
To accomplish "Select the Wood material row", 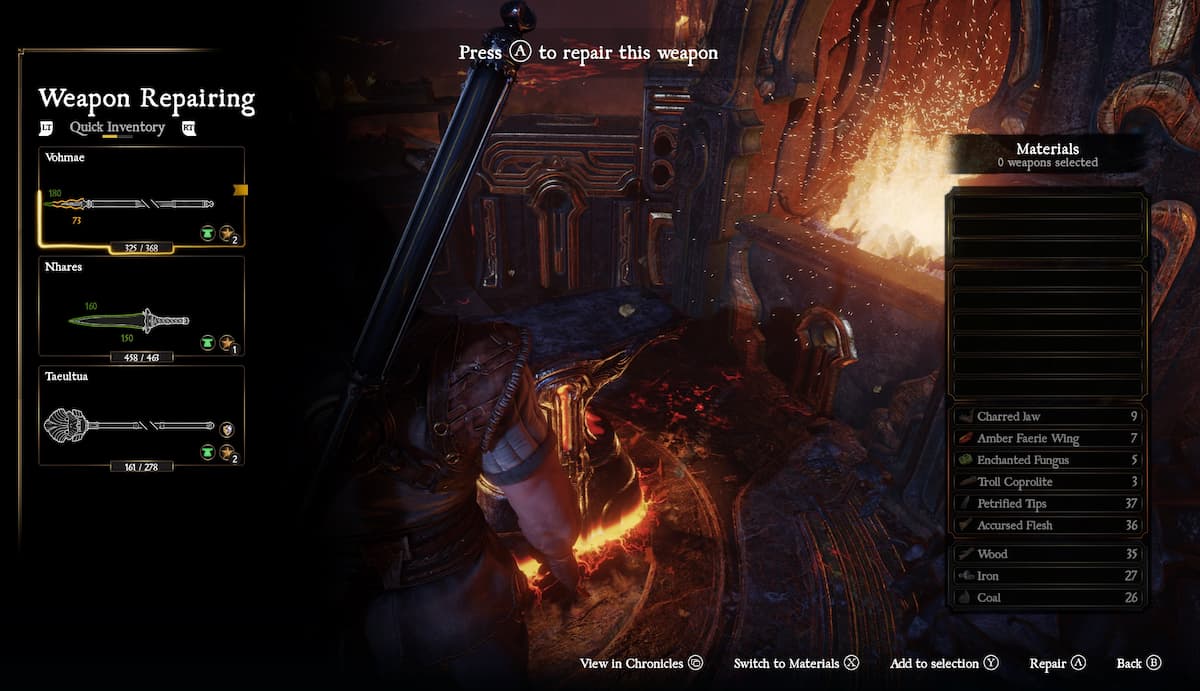I will coord(1046,554).
